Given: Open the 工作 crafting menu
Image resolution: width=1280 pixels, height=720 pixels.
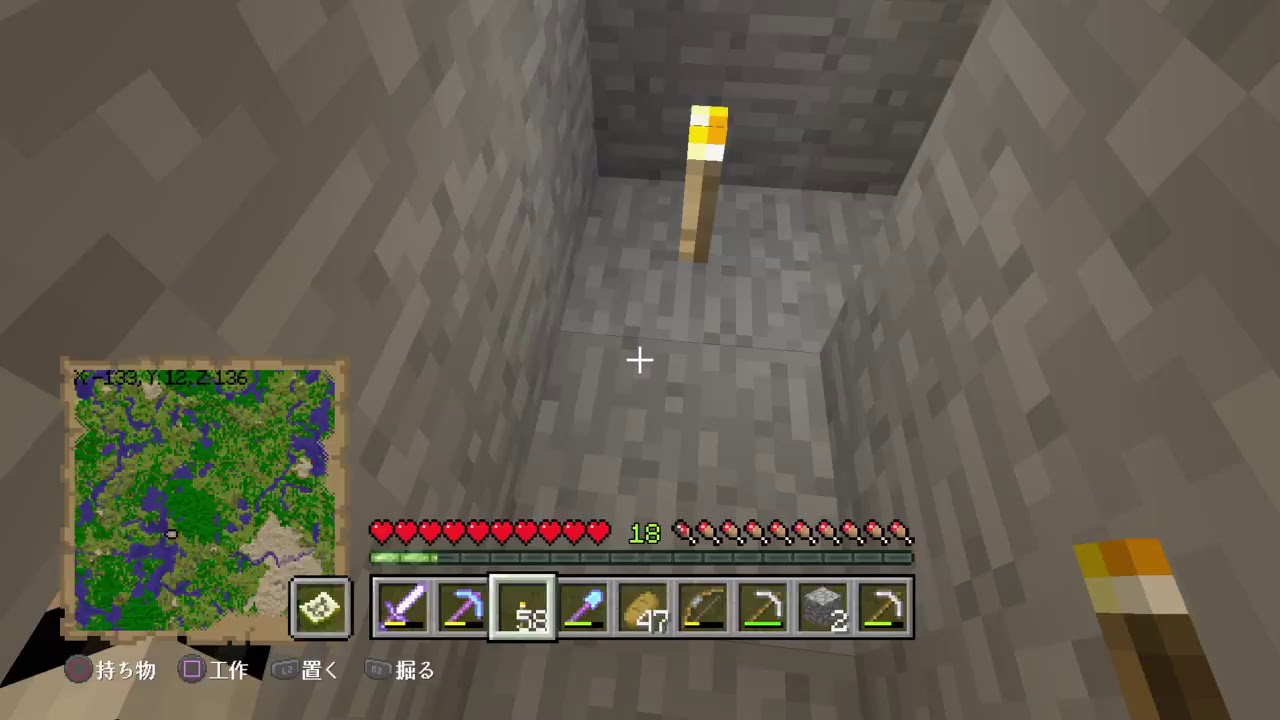Looking at the screenshot, I should tap(229, 670).
